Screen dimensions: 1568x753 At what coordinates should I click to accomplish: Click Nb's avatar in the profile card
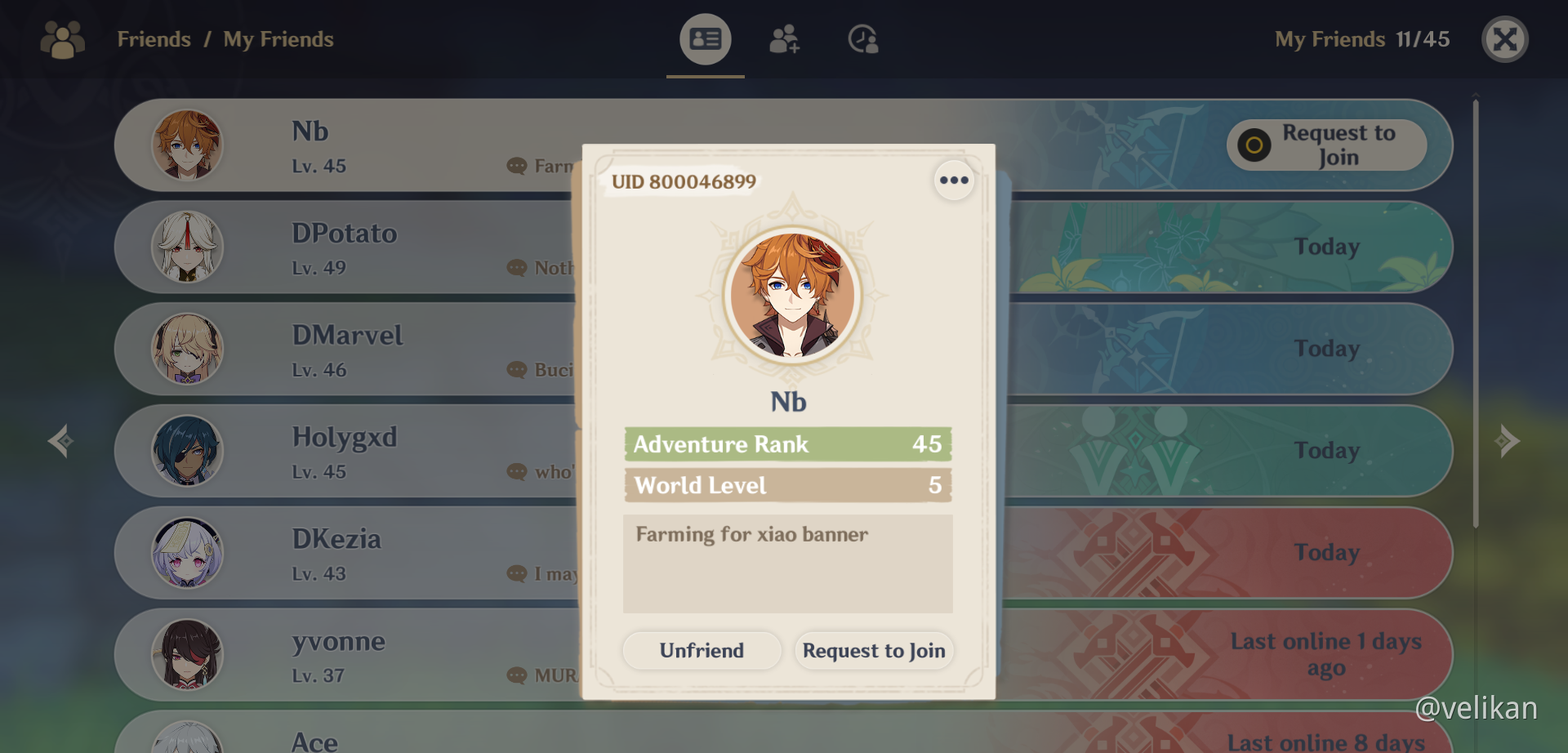pyautogui.click(x=791, y=295)
